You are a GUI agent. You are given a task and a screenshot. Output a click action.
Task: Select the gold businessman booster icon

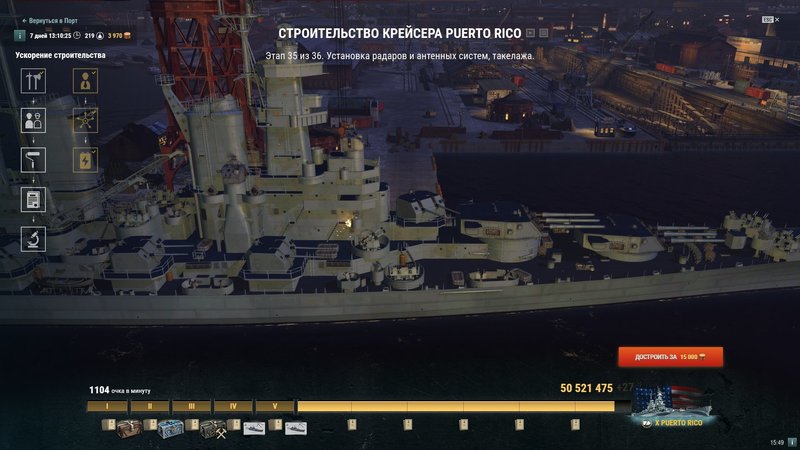(86, 80)
